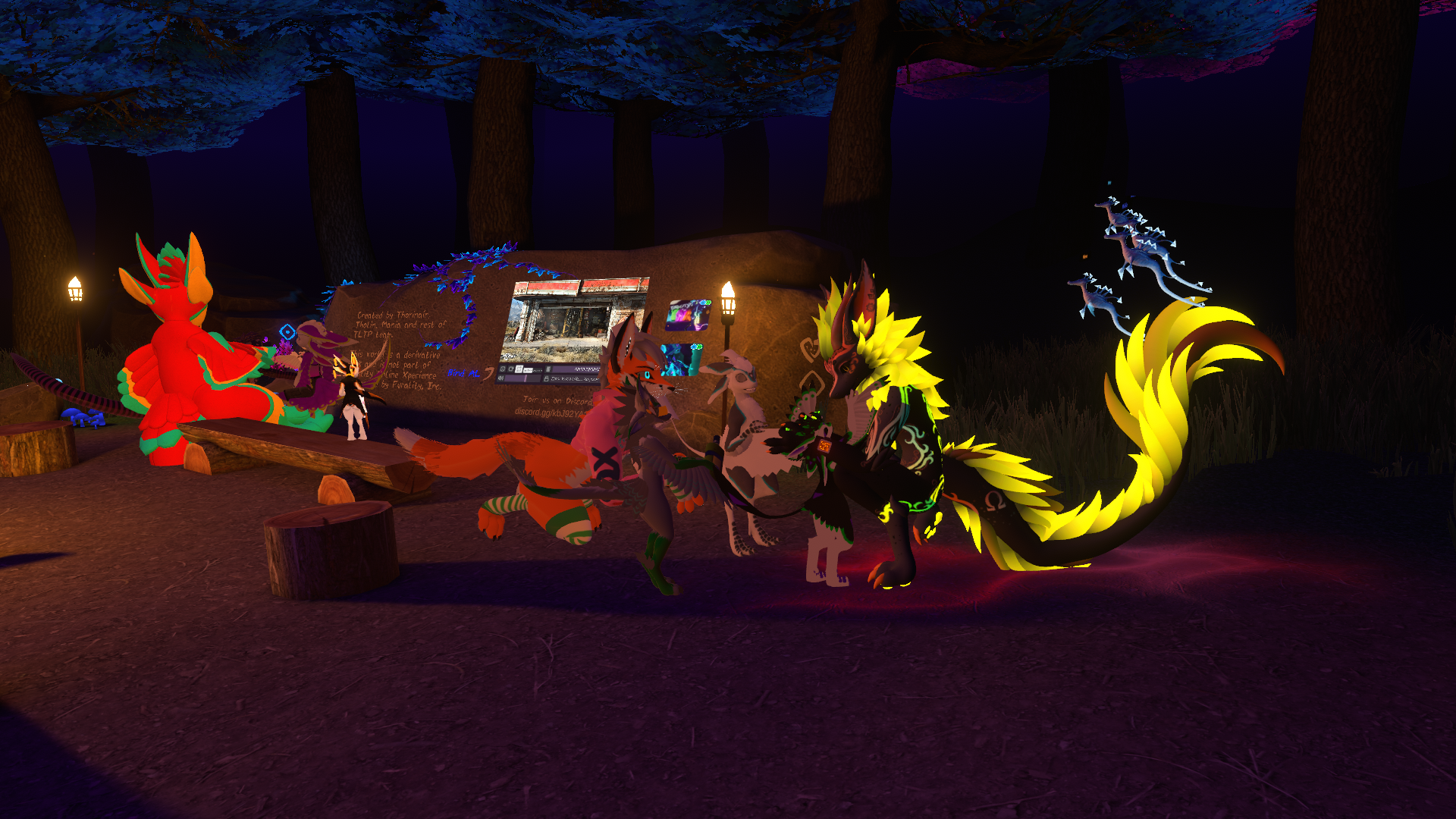
Task: Open the rainbow neon thumbnail tile
Action: pos(688,315)
